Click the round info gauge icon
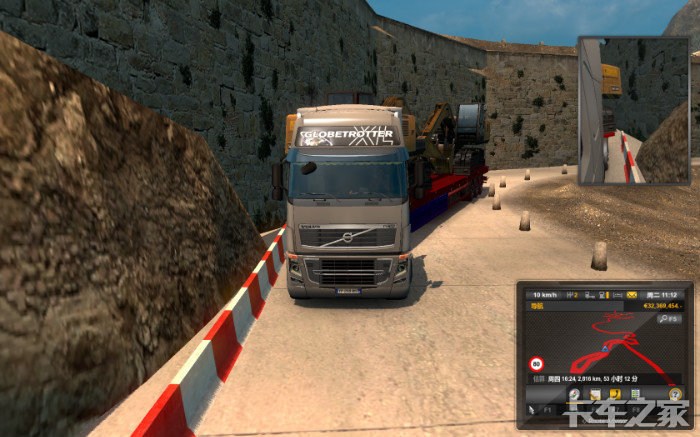 677,397
